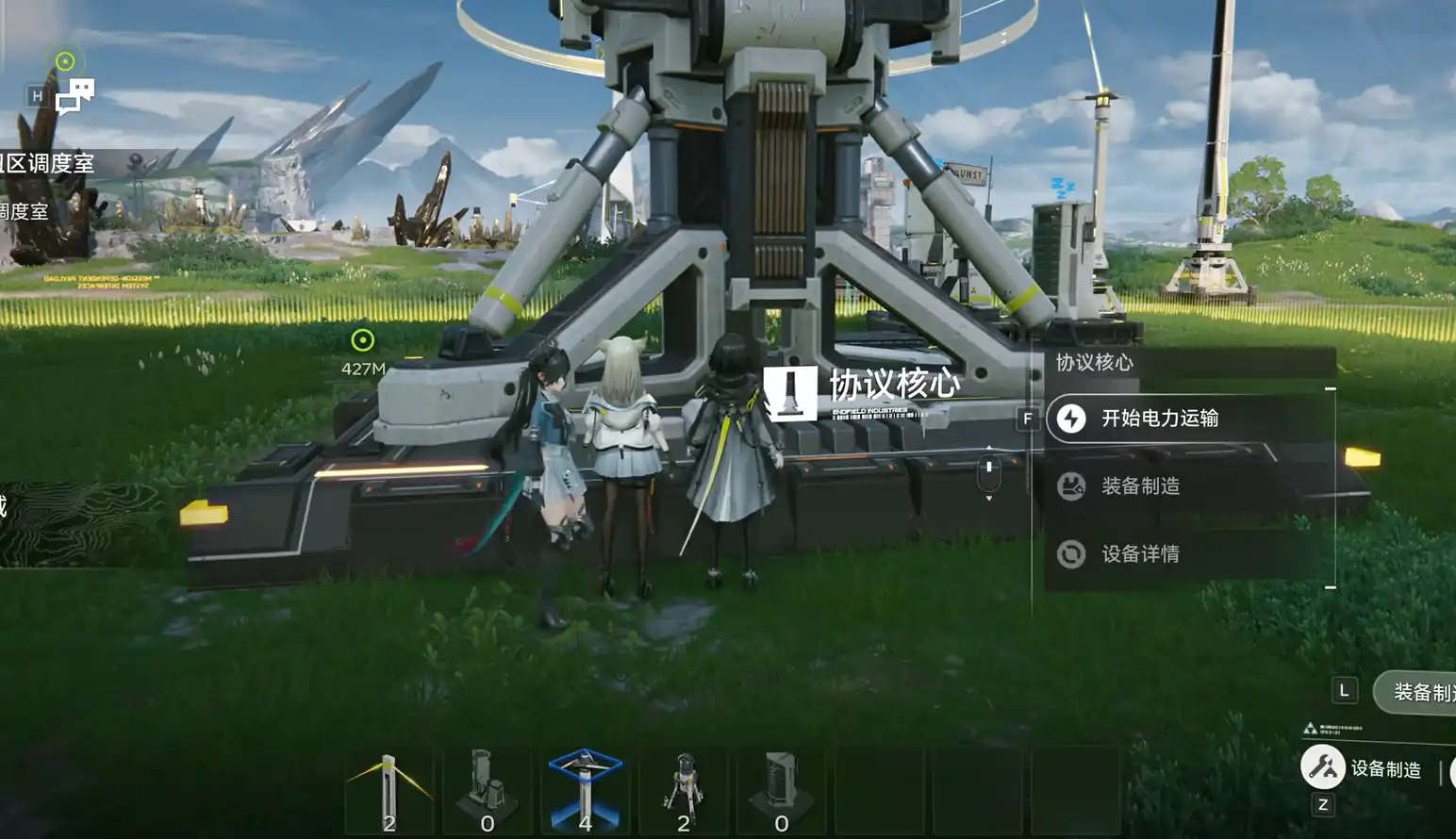The width and height of the screenshot is (1456, 839).
Task: Open the 区调度室 quest tracker entry
Action: [x=49, y=164]
